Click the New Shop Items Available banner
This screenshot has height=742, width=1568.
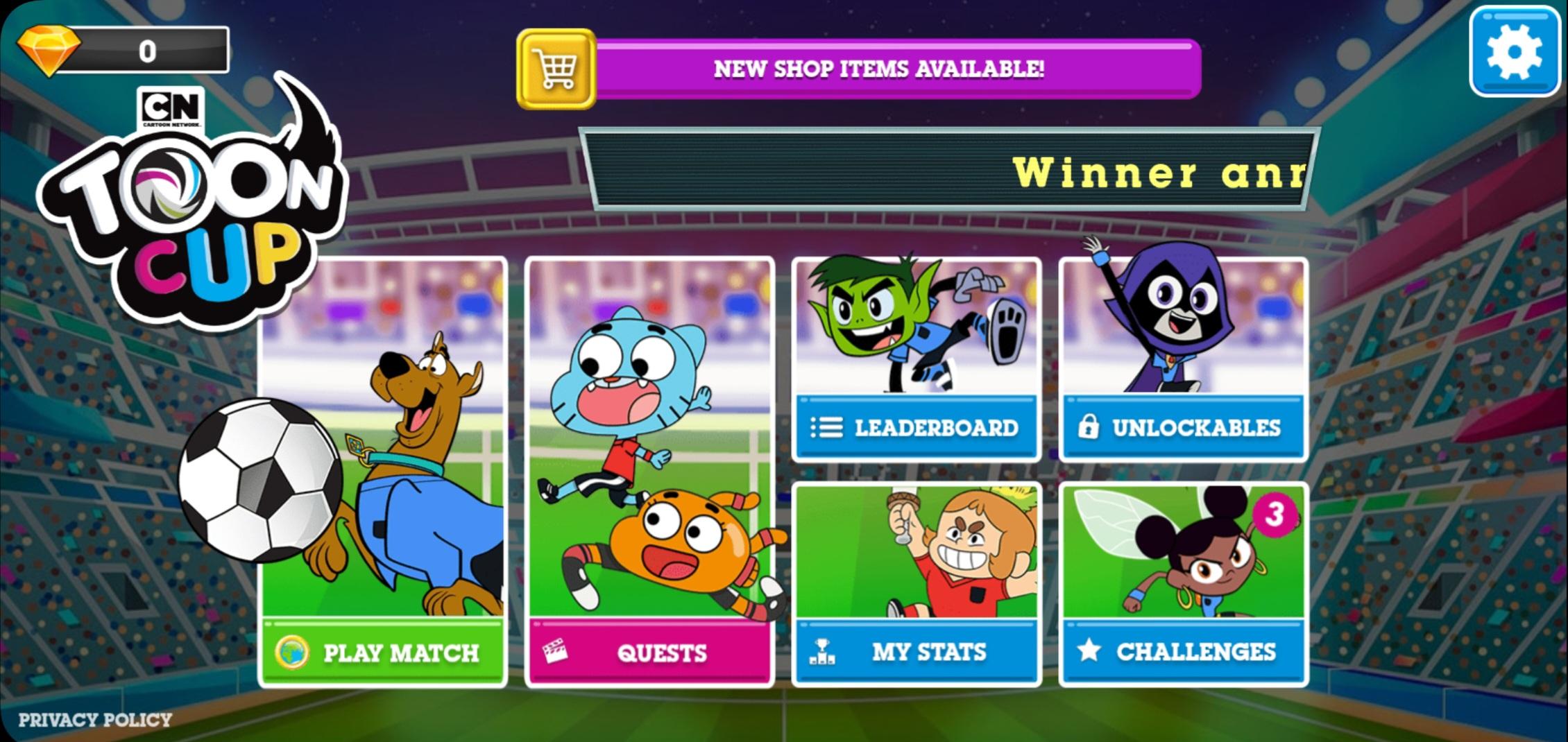coord(881,68)
